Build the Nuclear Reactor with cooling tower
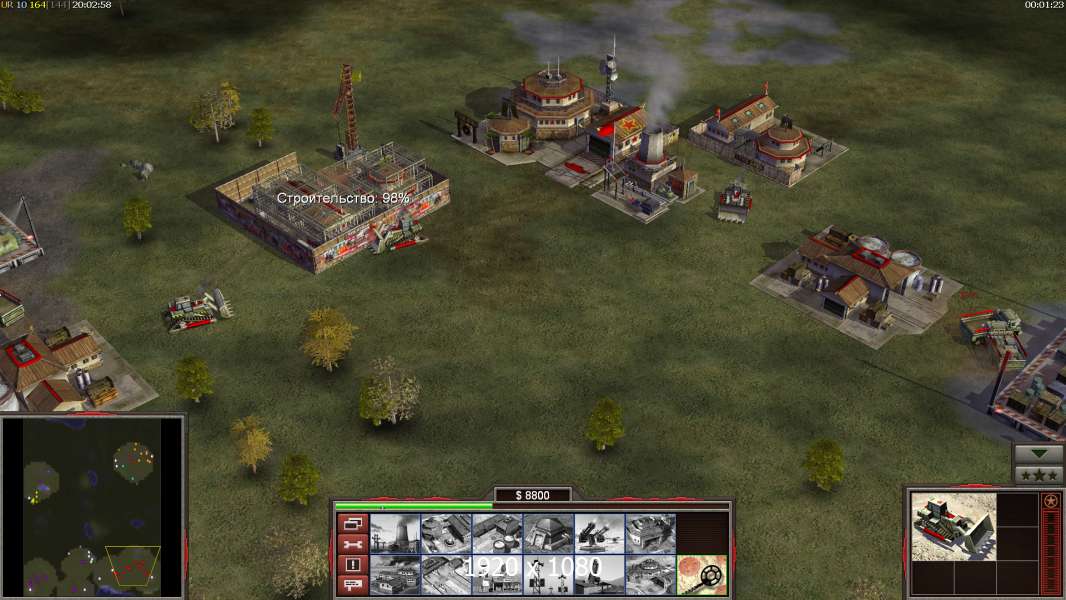Viewport: 1066px width, 600px height. click(394, 533)
